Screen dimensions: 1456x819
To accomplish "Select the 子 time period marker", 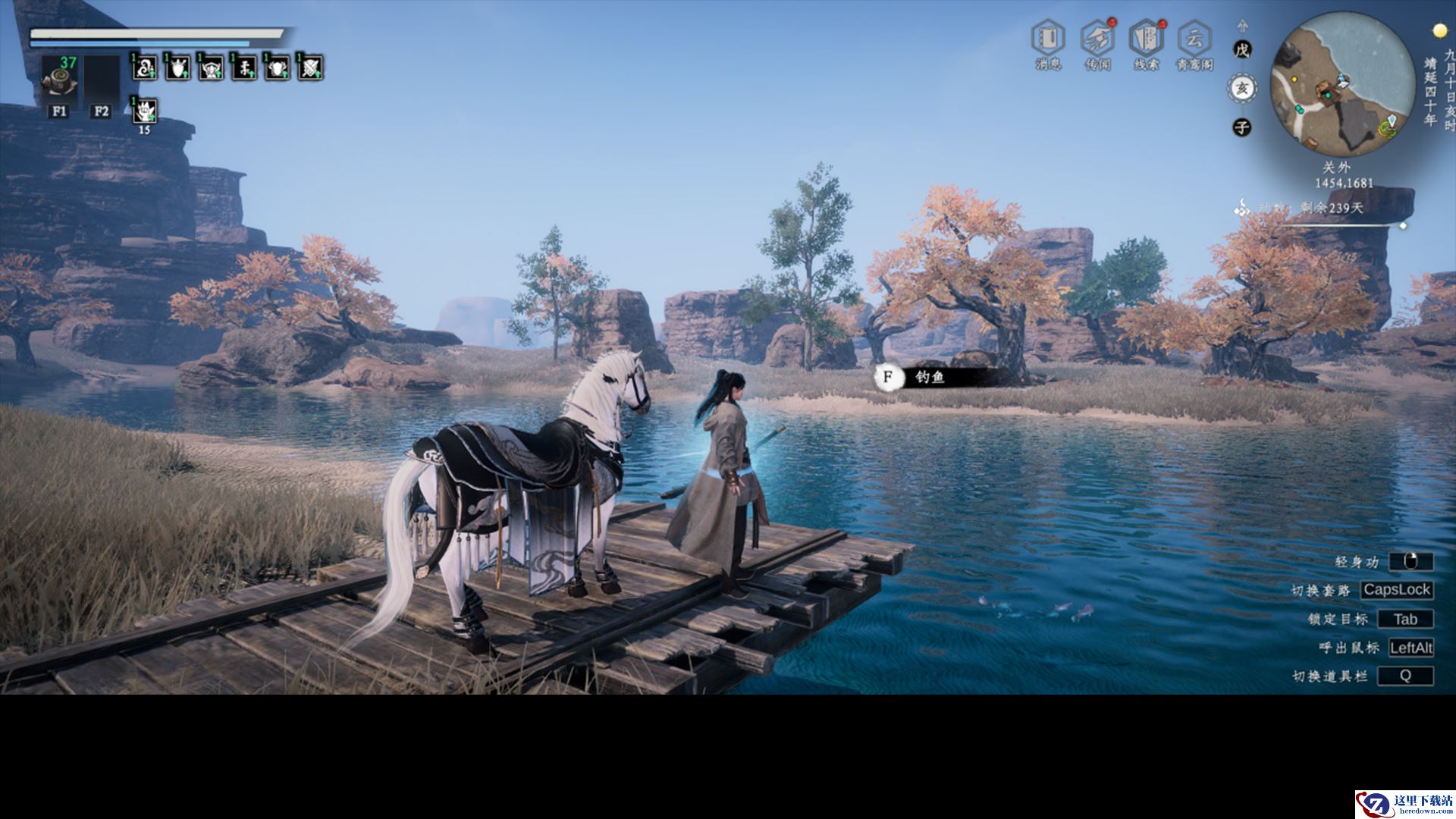I will click(1241, 127).
